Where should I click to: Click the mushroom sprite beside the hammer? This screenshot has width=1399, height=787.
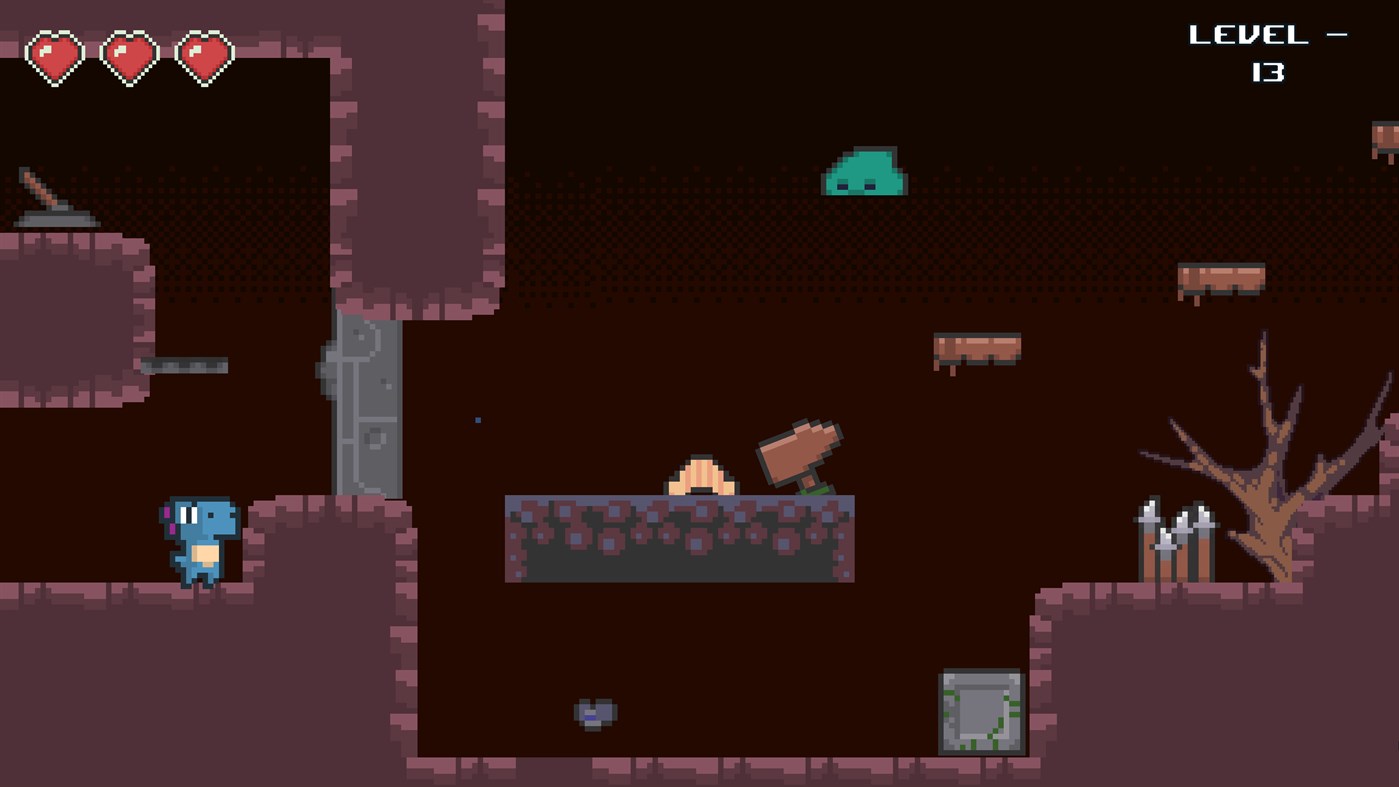point(700,478)
